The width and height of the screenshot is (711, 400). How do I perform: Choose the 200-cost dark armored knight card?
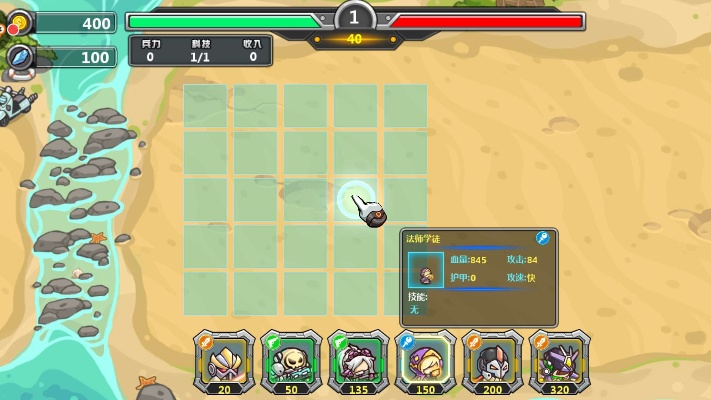491,363
